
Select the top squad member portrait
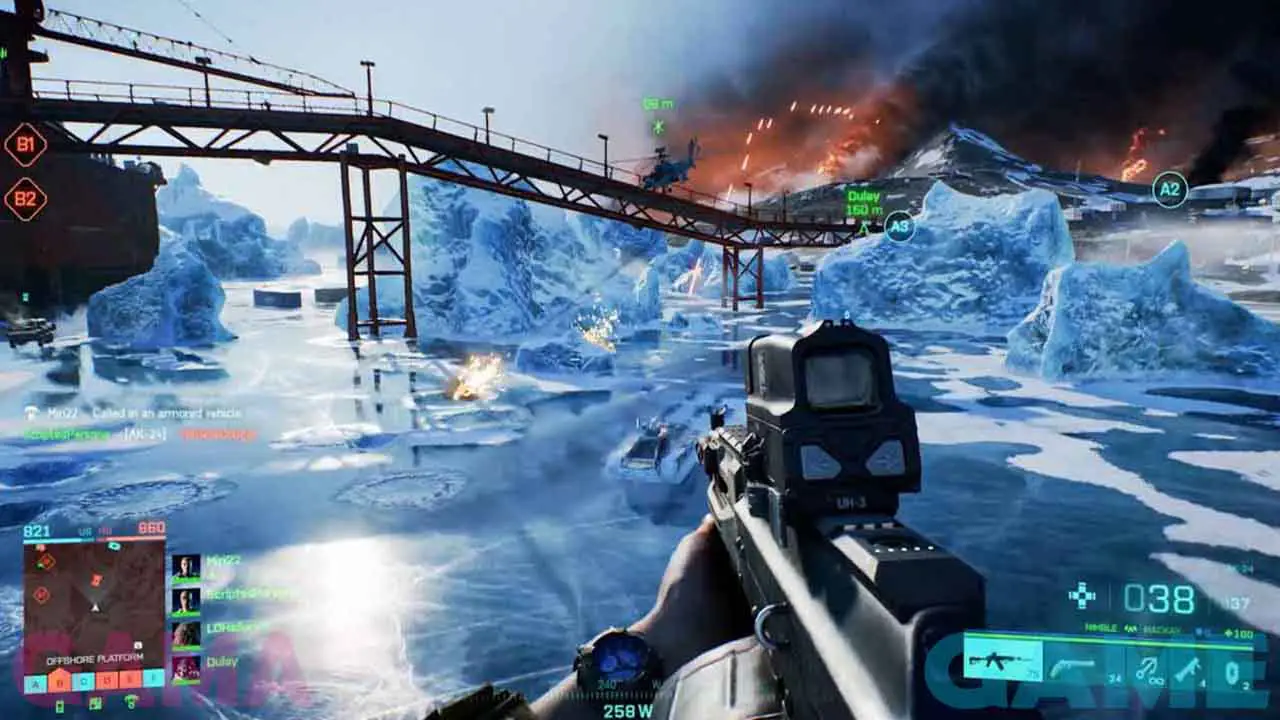[x=186, y=567]
